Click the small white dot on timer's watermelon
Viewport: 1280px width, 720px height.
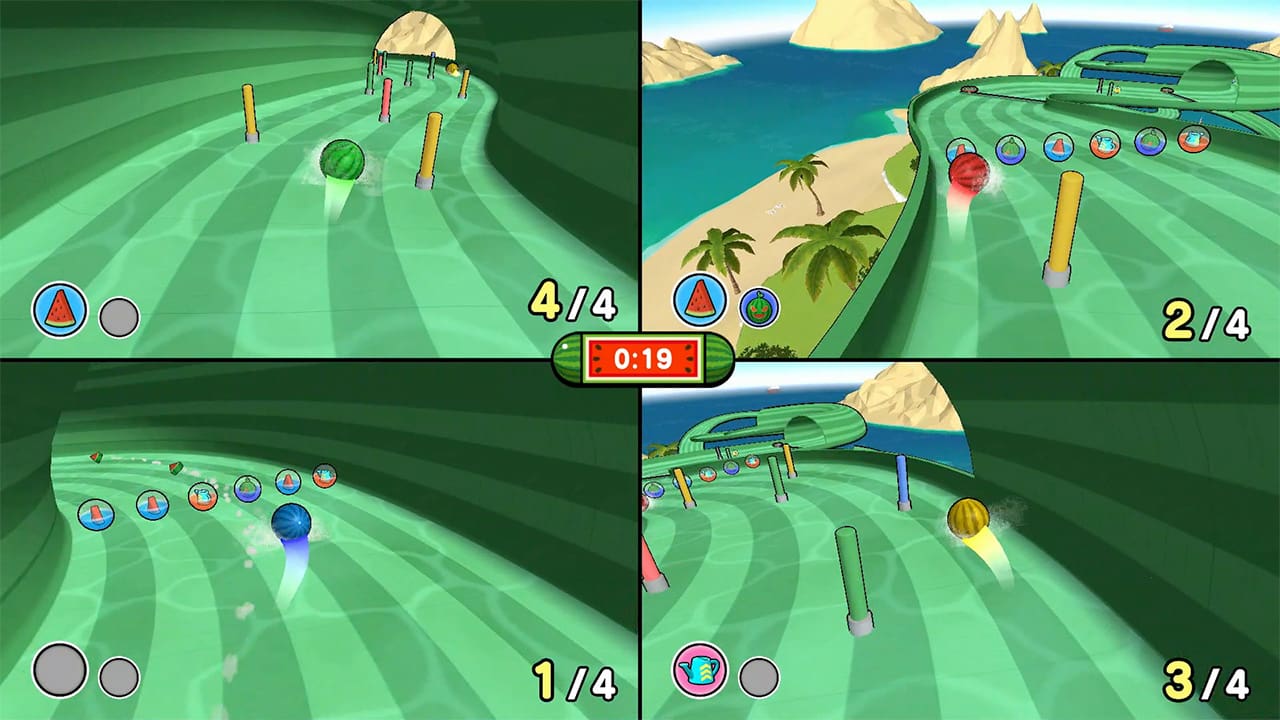tap(564, 346)
